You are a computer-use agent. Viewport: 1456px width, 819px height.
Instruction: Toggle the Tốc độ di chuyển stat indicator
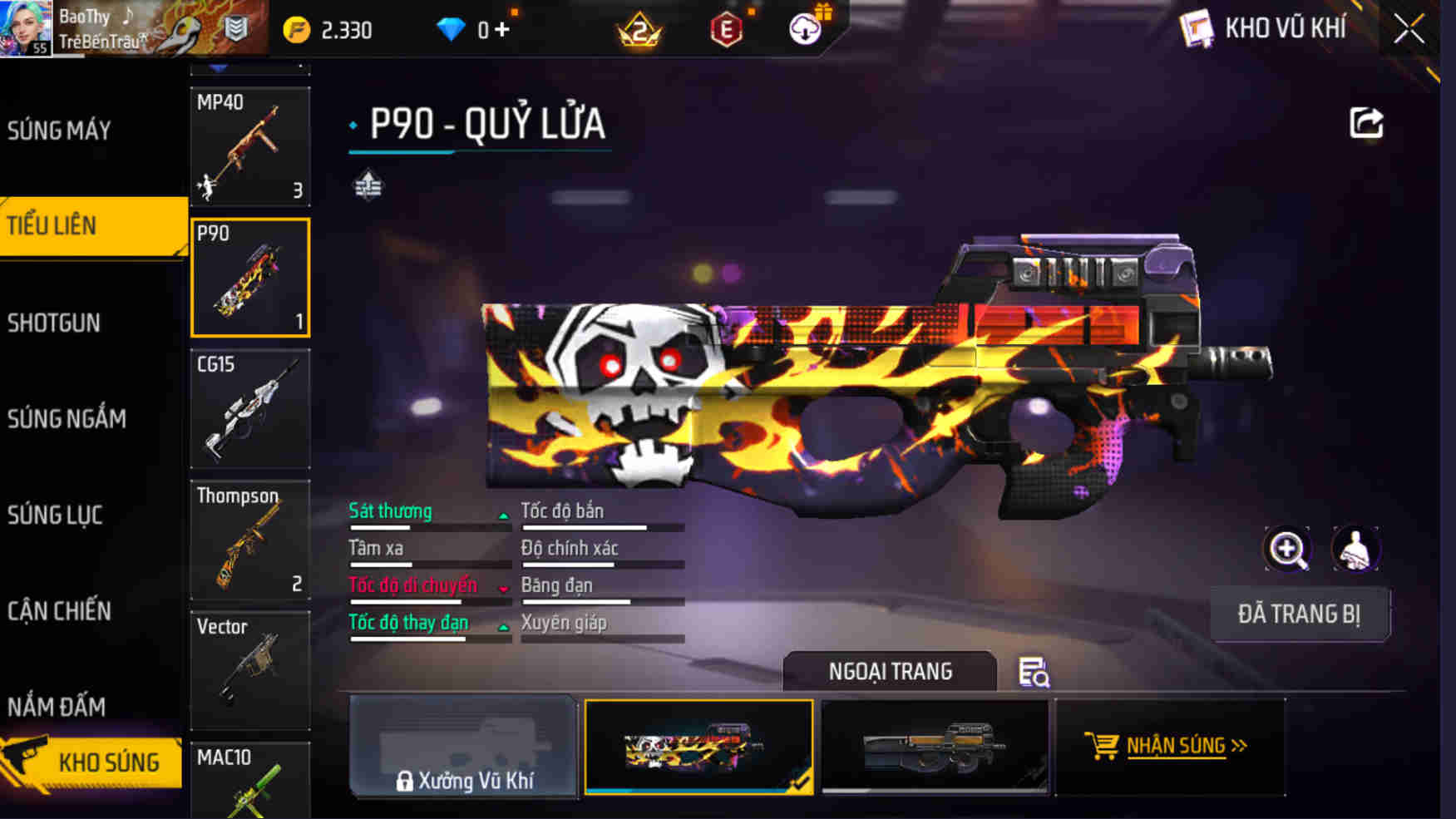502,587
